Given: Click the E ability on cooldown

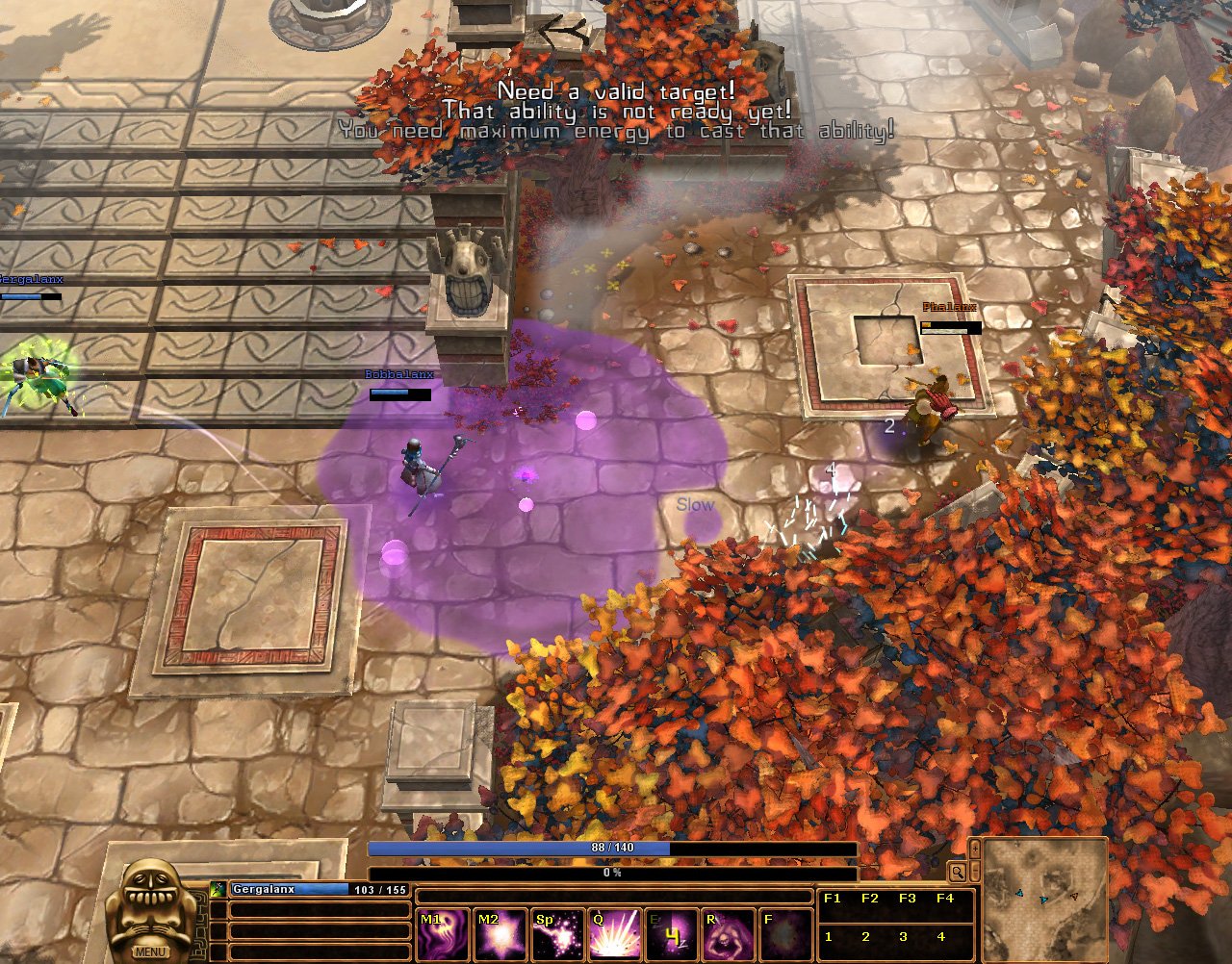Looking at the screenshot, I should click(x=672, y=935).
